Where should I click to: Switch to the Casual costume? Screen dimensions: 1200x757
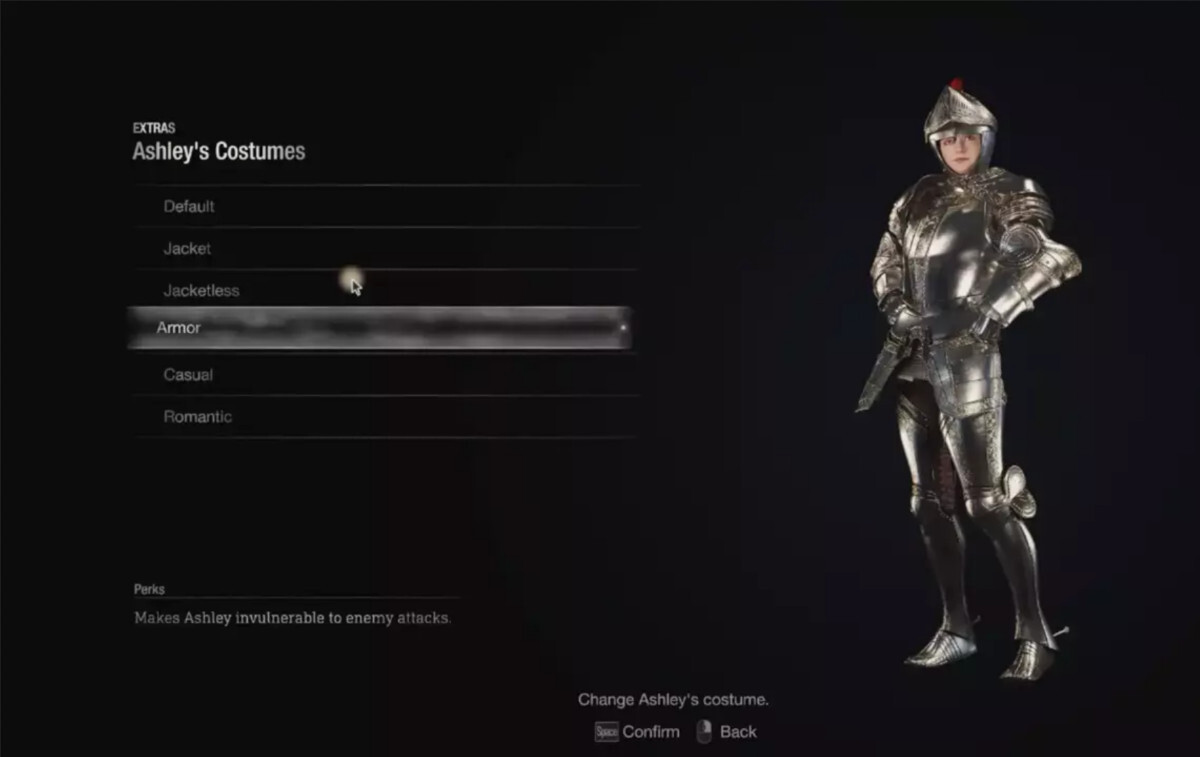click(x=189, y=375)
